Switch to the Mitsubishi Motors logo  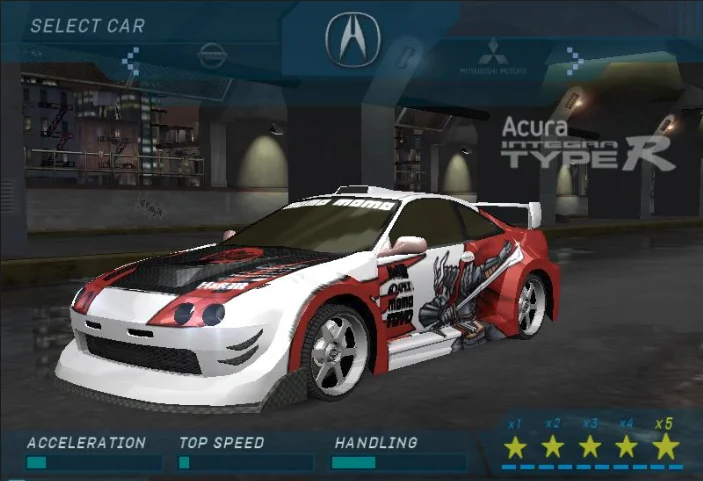click(492, 57)
